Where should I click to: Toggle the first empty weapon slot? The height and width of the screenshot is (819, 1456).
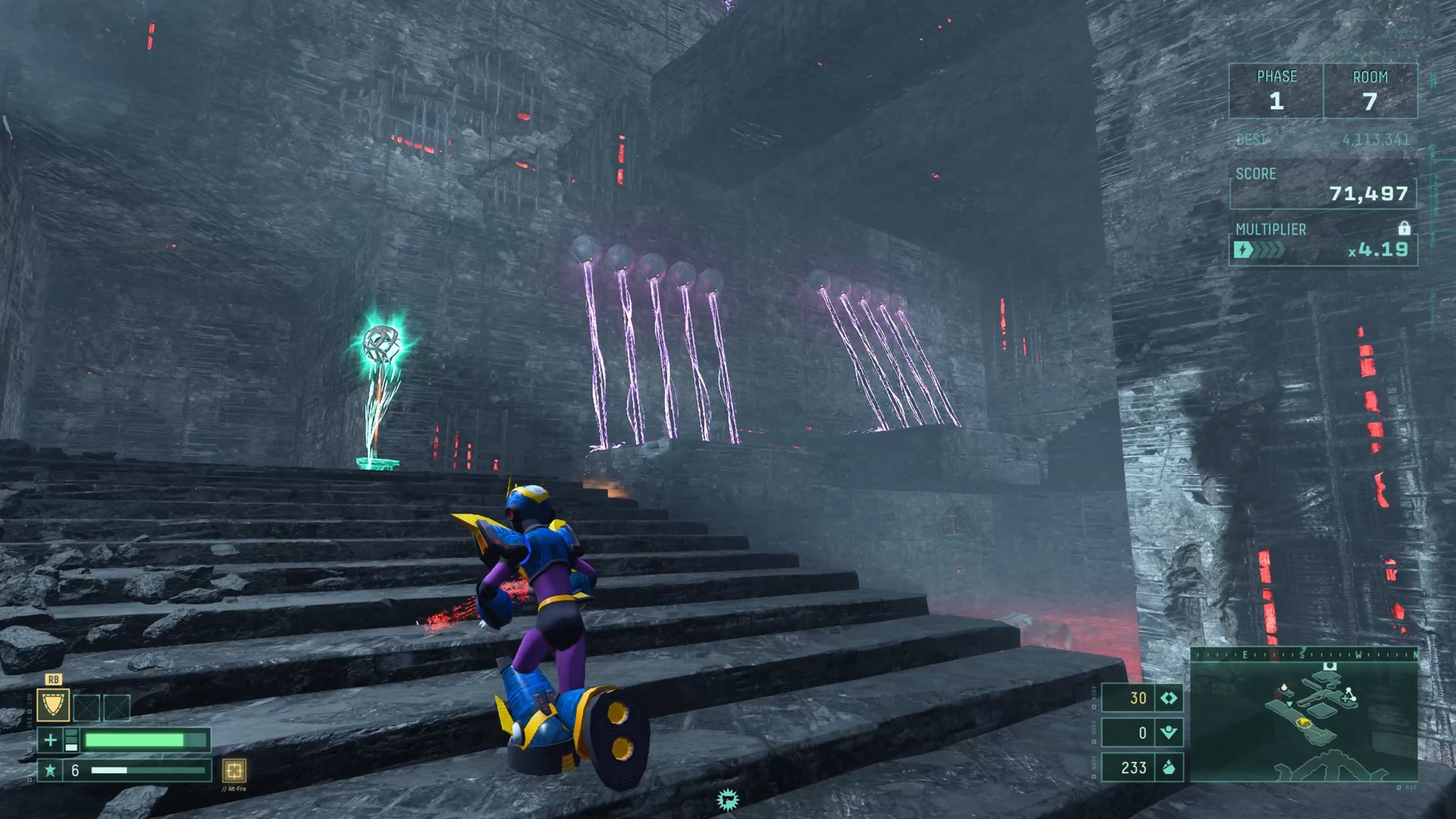click(86, 708)
